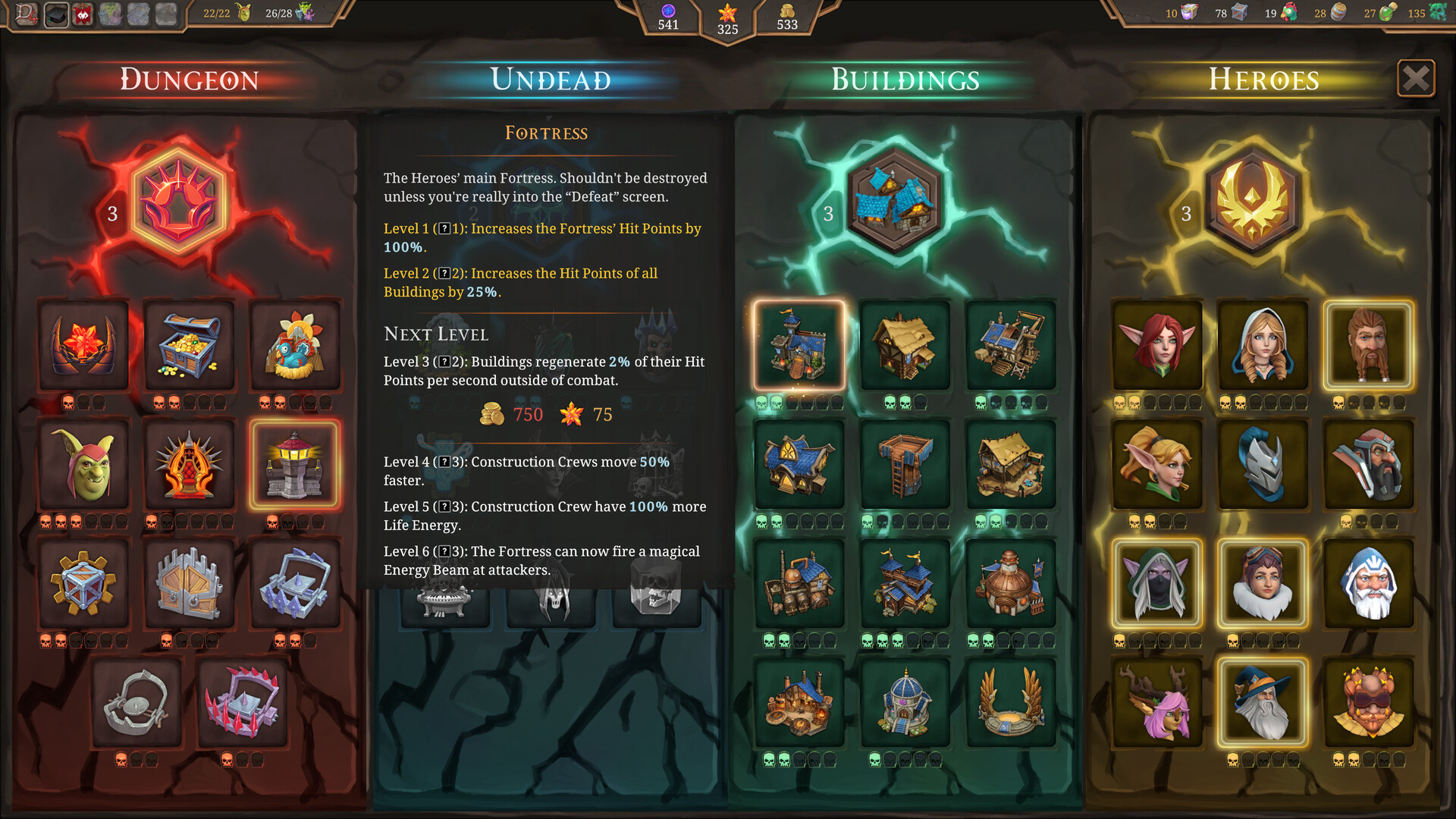The width and height of the screenshot is (1456, 819).
Task: Open the treasure chest upgrade in the Dungeon column
Action: pos(189,347)
